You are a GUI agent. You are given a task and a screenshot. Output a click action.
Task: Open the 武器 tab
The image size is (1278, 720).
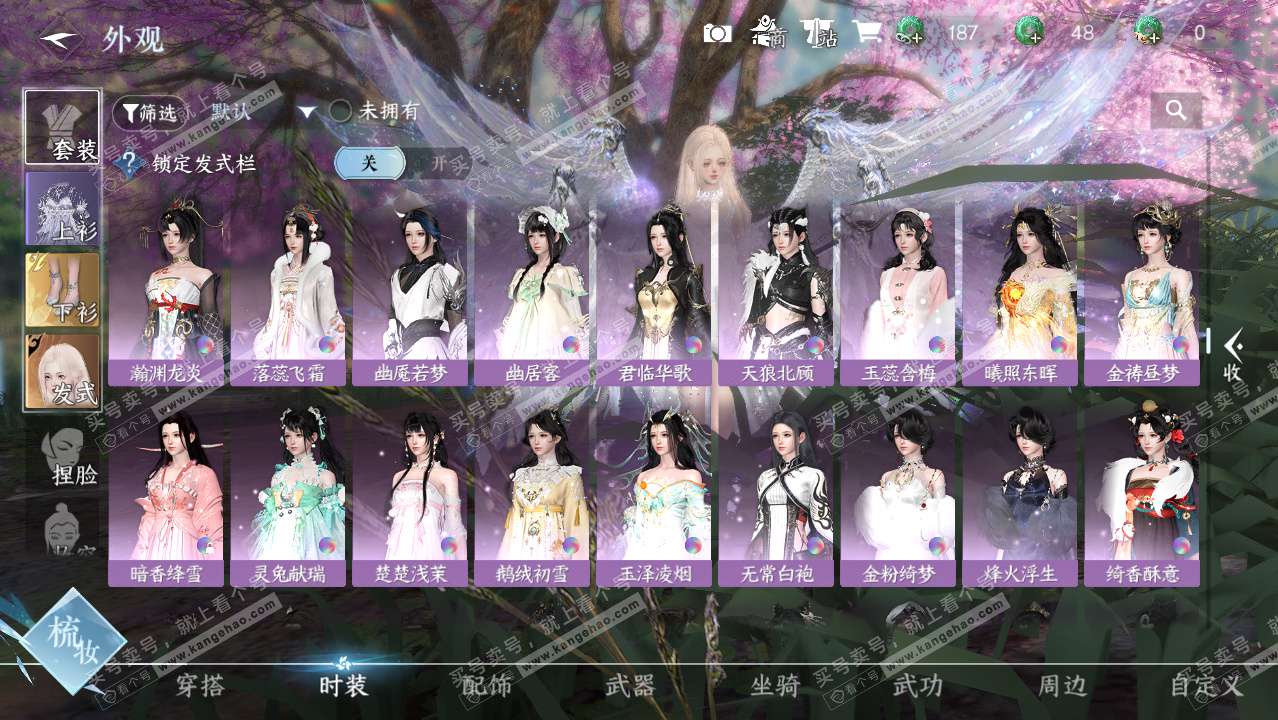click(631, 686)
